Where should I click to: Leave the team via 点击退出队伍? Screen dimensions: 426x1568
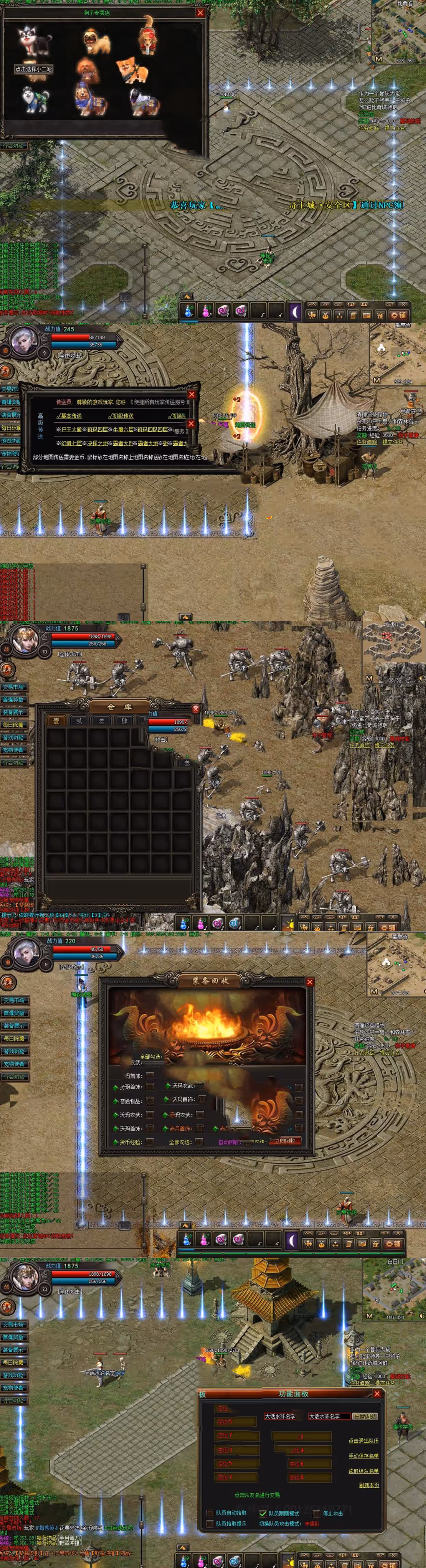363,1440
